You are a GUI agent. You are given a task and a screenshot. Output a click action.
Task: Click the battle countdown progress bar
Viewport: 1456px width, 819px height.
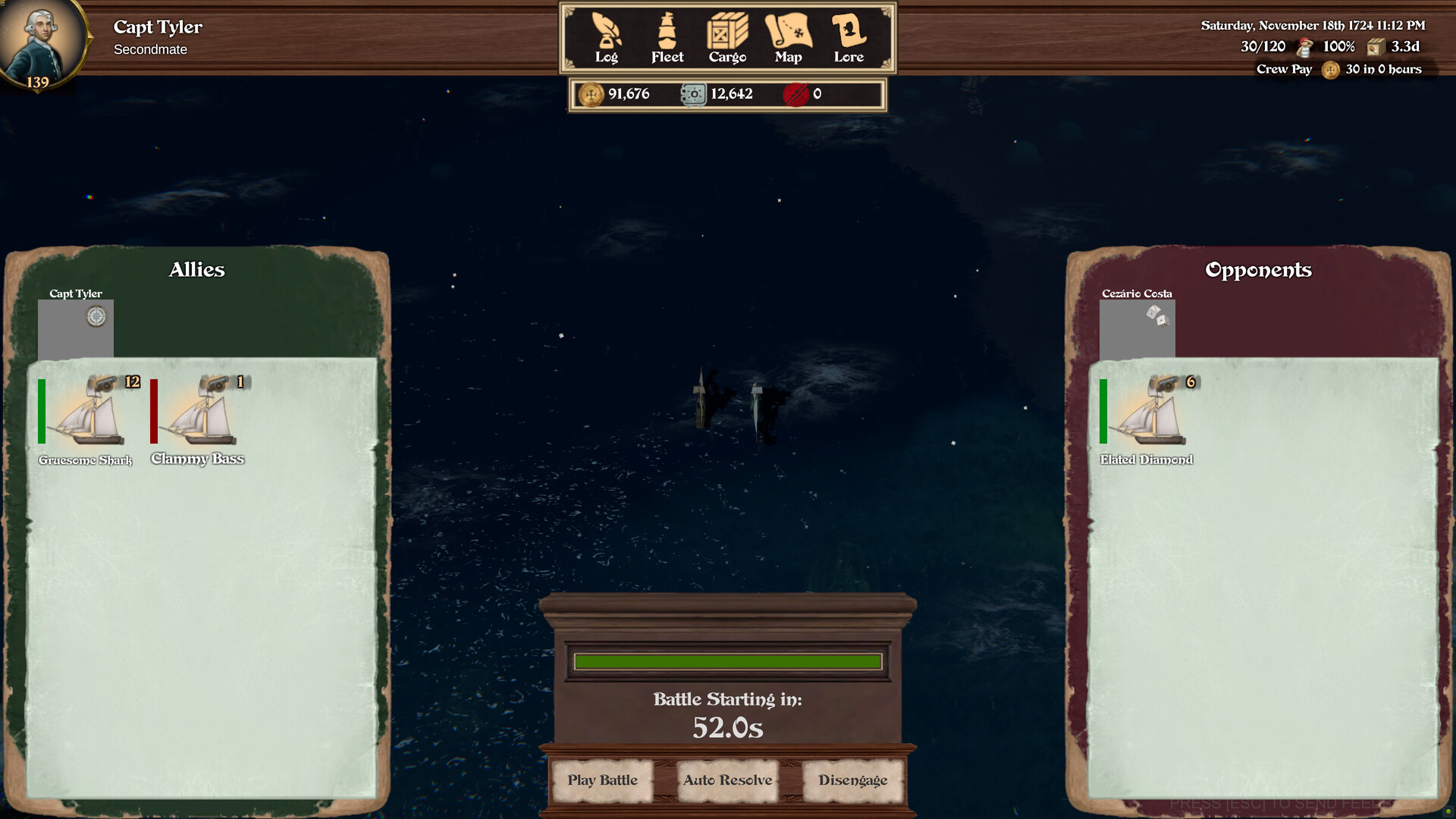(727, 661)
